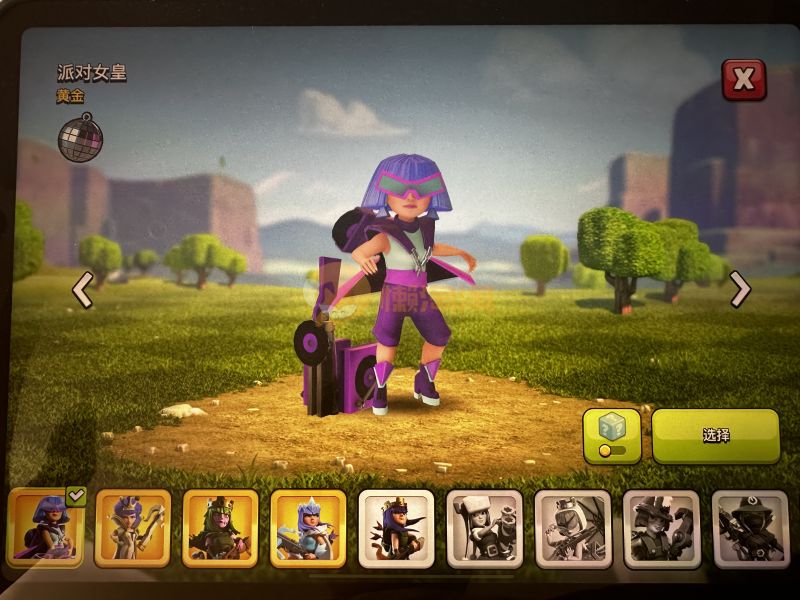Select the last greyed-out hooded queen skin
The image size is (800, 600).
click(749, 527)
